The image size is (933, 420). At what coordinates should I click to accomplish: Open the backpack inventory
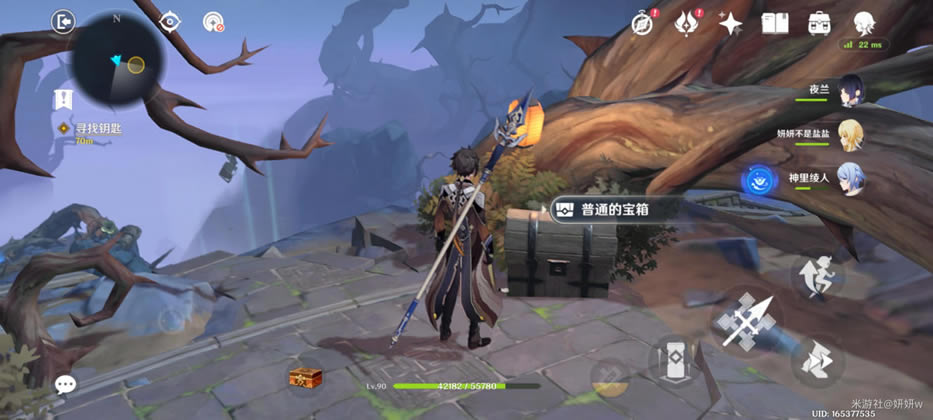coord(819,24)
